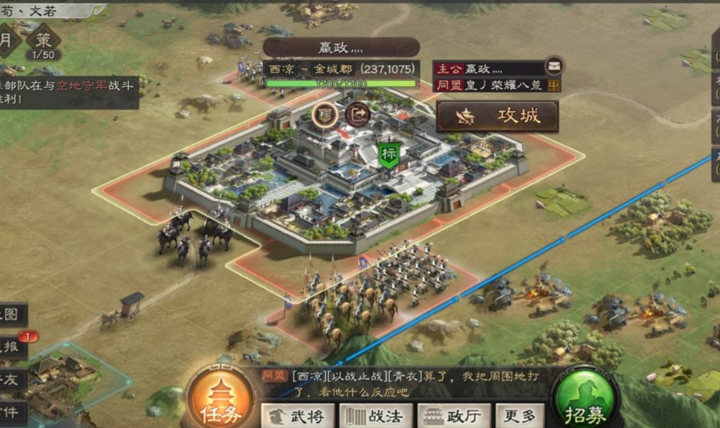Screen dimensions: 720x428
Task: Open the battle report tab with red badge
Action: click(x=12, y=345)
